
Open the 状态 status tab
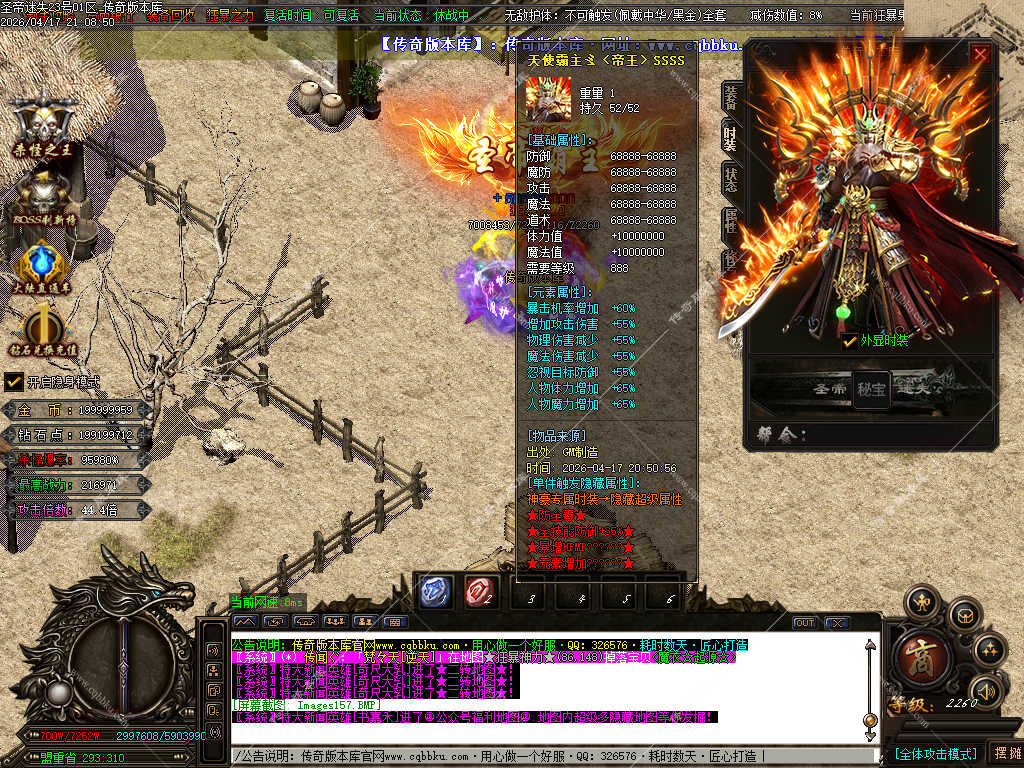[731, 178]
